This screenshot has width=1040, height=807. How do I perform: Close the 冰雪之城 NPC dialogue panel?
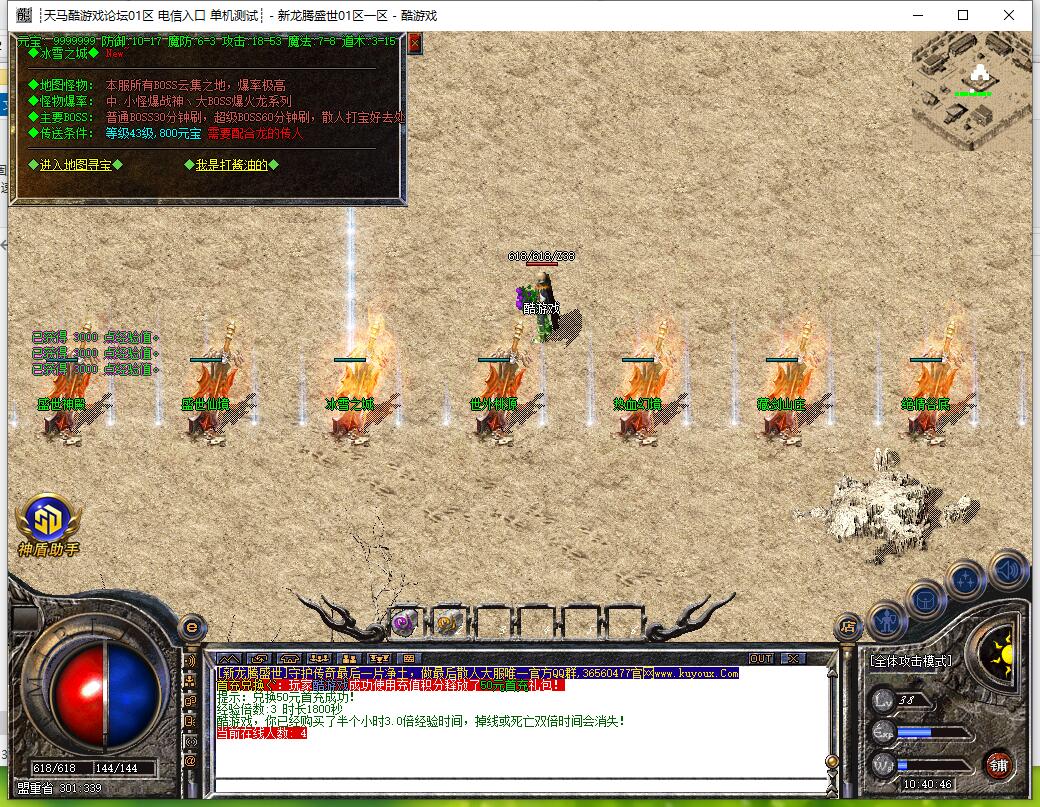(415, 43)
